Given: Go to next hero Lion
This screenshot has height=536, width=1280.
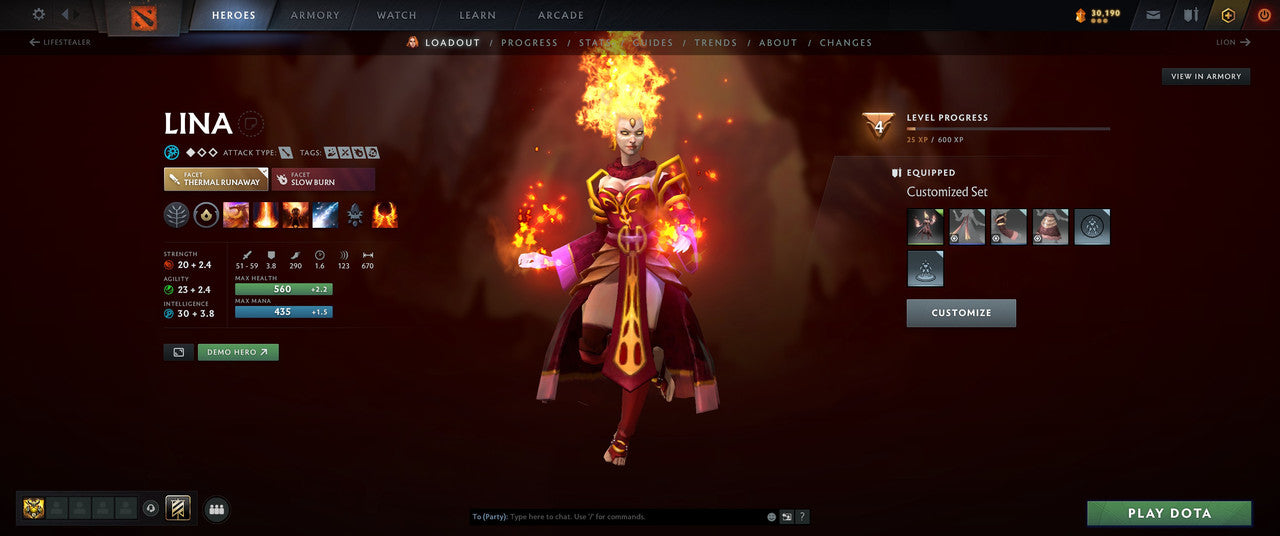Looking at the screenshot, I should [1231, 43].
